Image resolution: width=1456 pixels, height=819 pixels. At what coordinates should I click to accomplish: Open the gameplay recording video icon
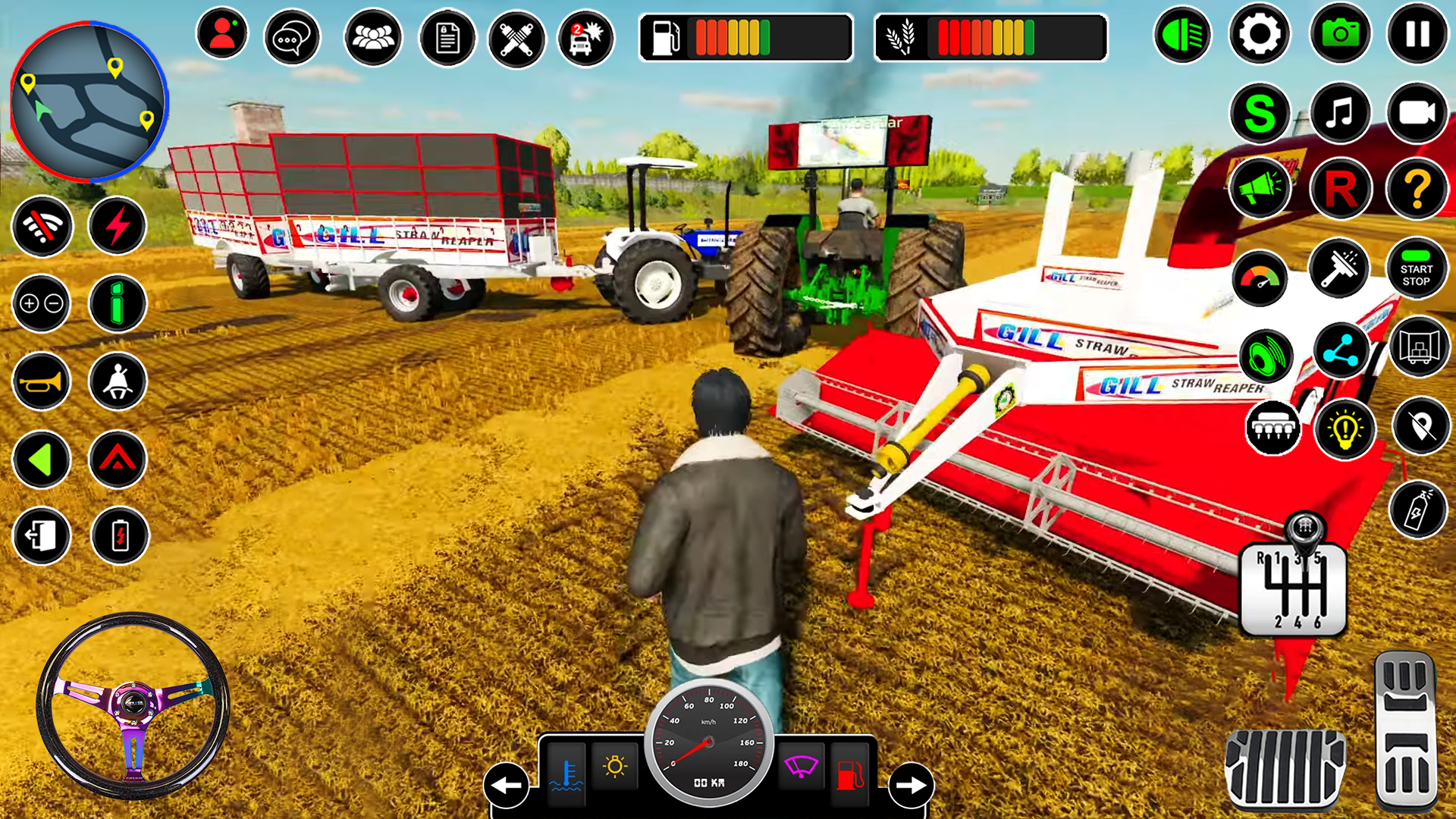pos(1417,114)
